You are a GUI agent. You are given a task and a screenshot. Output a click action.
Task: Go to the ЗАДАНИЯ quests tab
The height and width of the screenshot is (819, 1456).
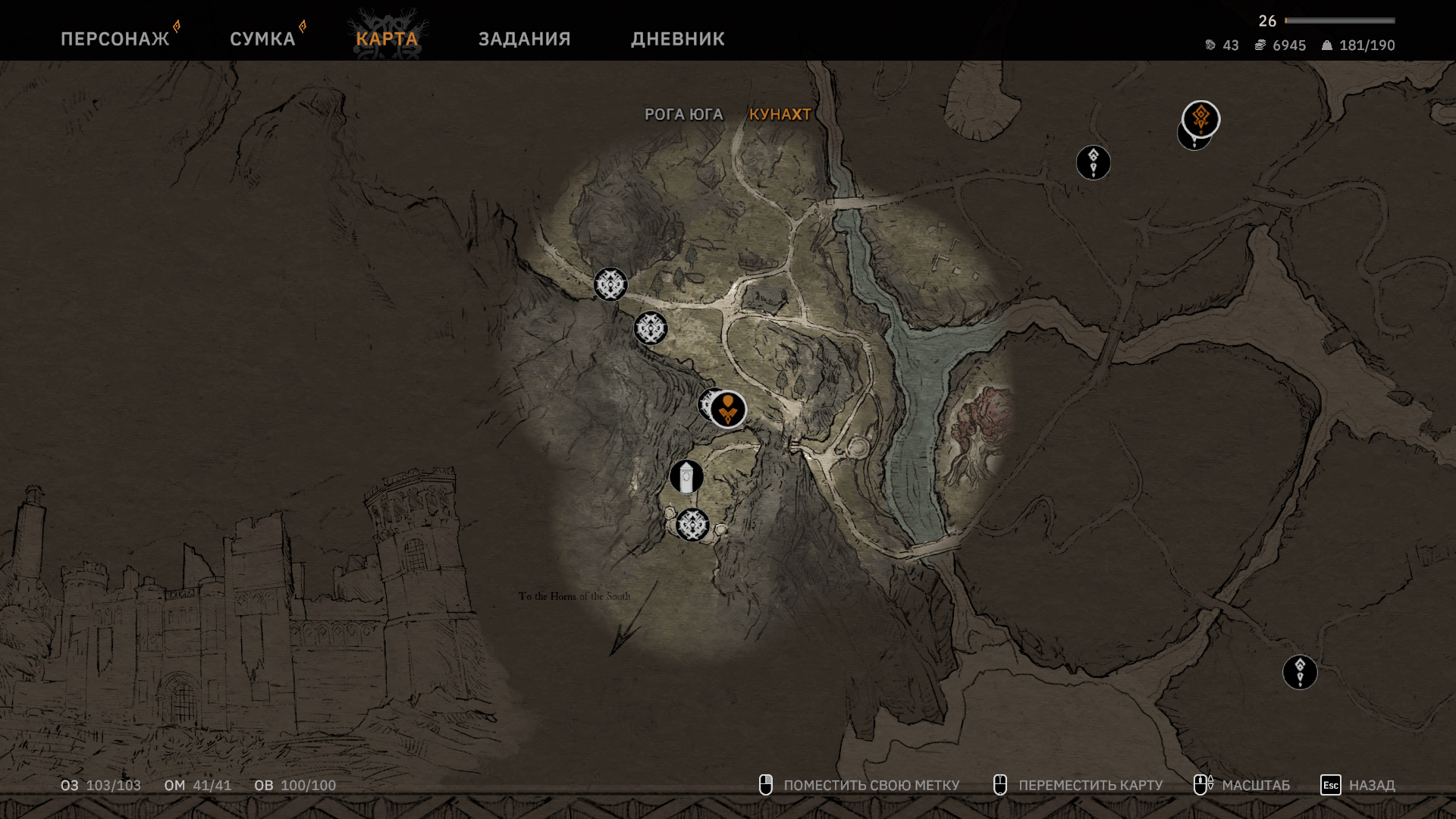pyautogui.click(x=524, y=39)
